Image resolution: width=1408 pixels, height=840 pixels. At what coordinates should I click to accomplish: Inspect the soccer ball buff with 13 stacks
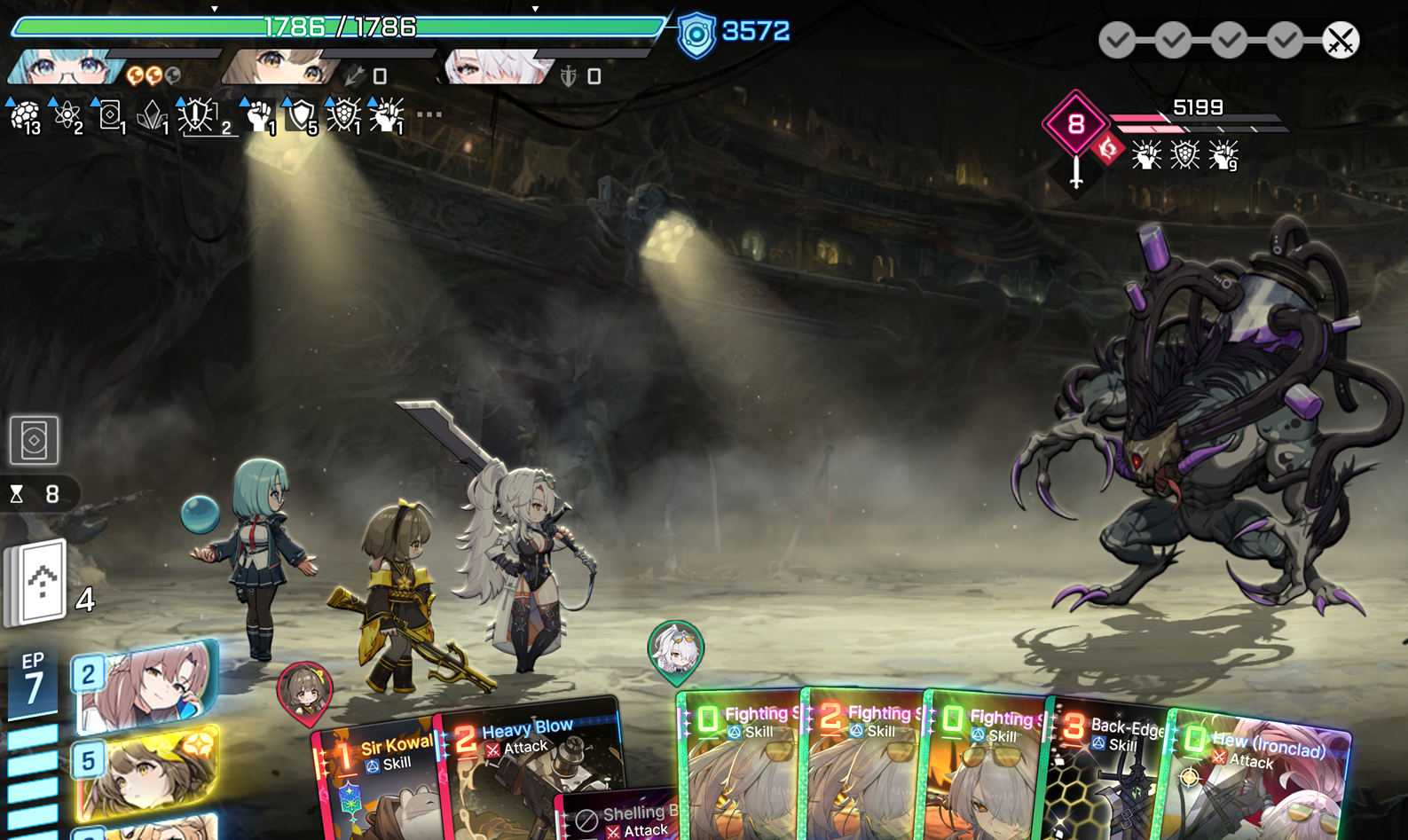click(x=25, y=116)
